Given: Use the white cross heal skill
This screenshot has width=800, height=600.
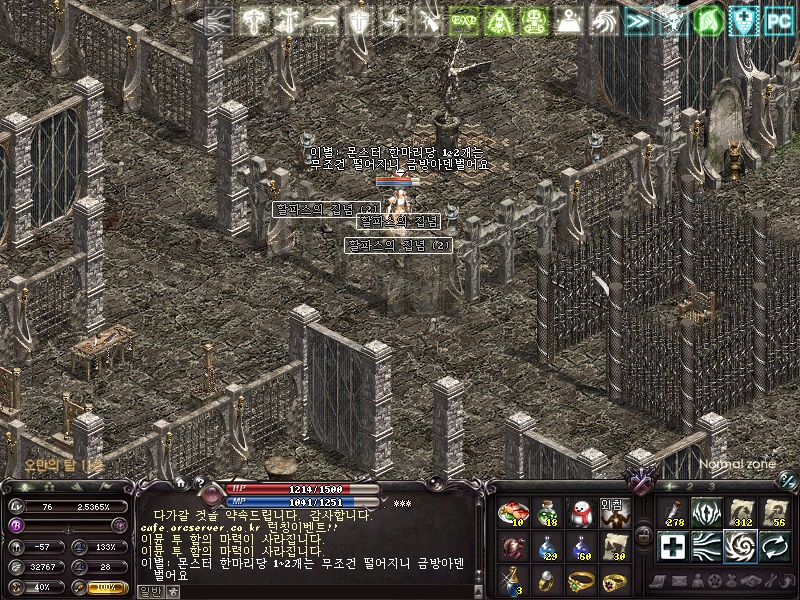Looking at the screenshot, I should point(672,547).
